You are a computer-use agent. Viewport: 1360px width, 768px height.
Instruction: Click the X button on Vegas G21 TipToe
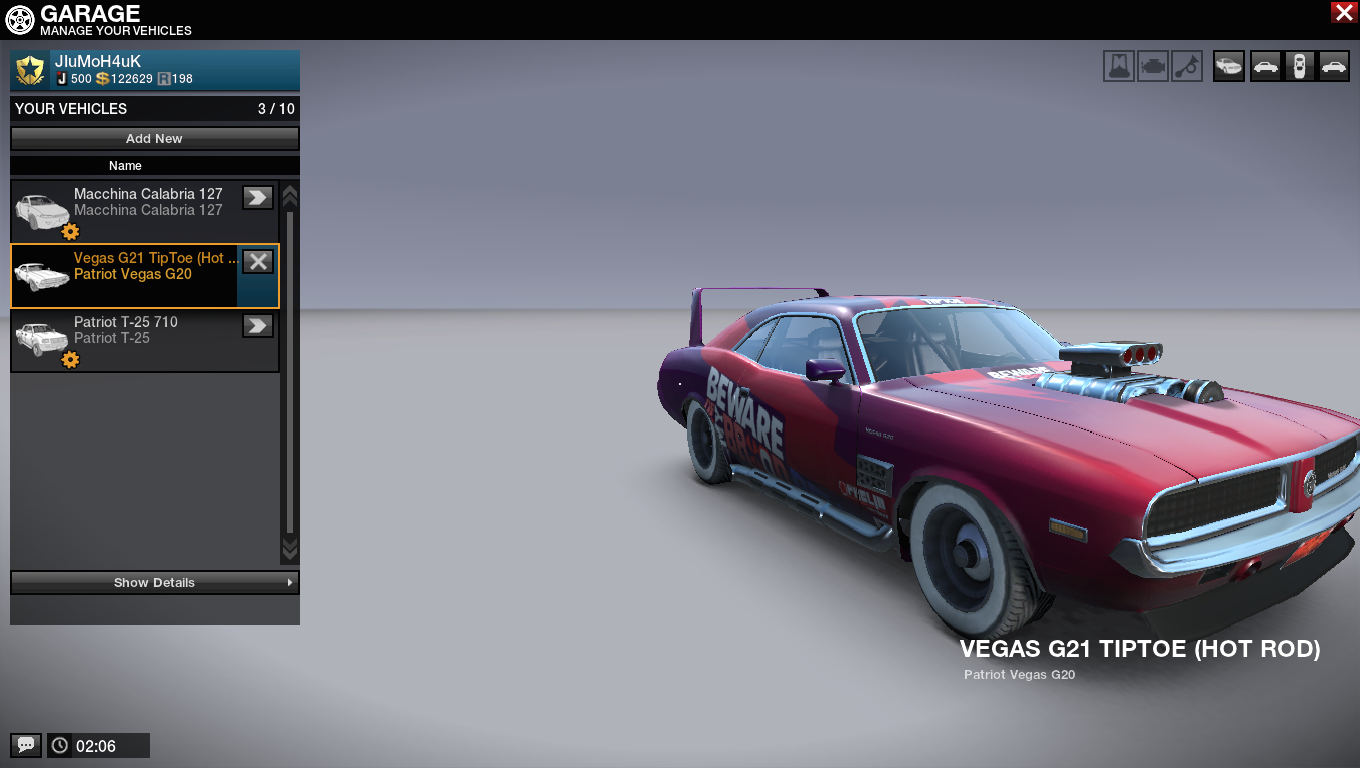258,262
